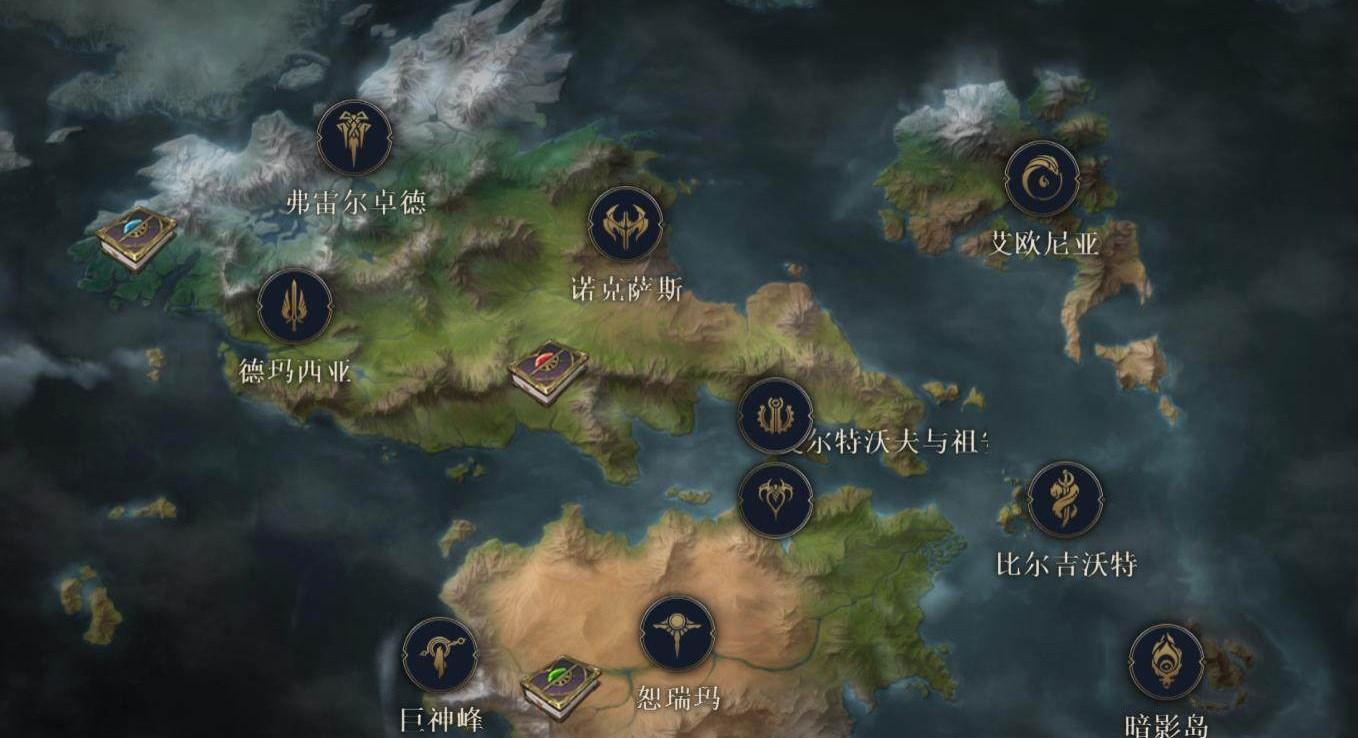
Task: Click the Demacia (德玛西亚) sword emblem
Action: tap(295, 307)
